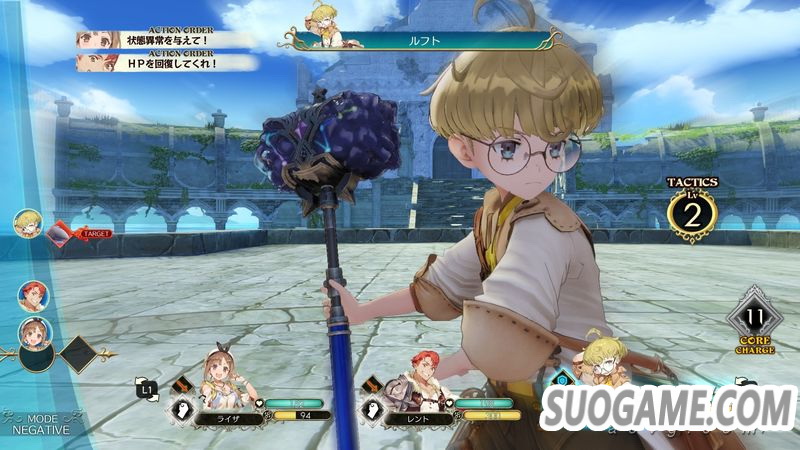
Task: Select the blonde boy's turn-order portrait
Action: click(26, 222)
